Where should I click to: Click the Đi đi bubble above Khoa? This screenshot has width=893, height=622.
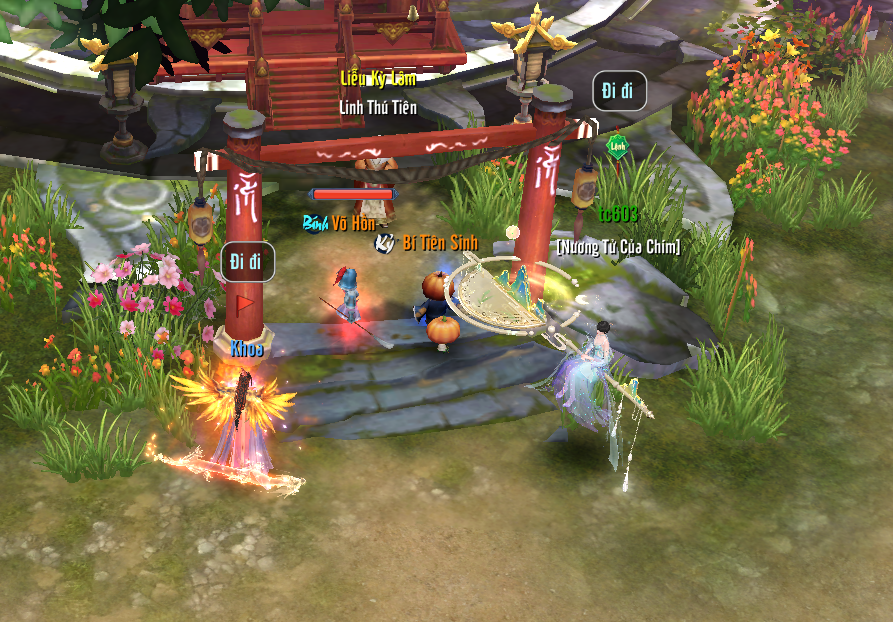246,261
